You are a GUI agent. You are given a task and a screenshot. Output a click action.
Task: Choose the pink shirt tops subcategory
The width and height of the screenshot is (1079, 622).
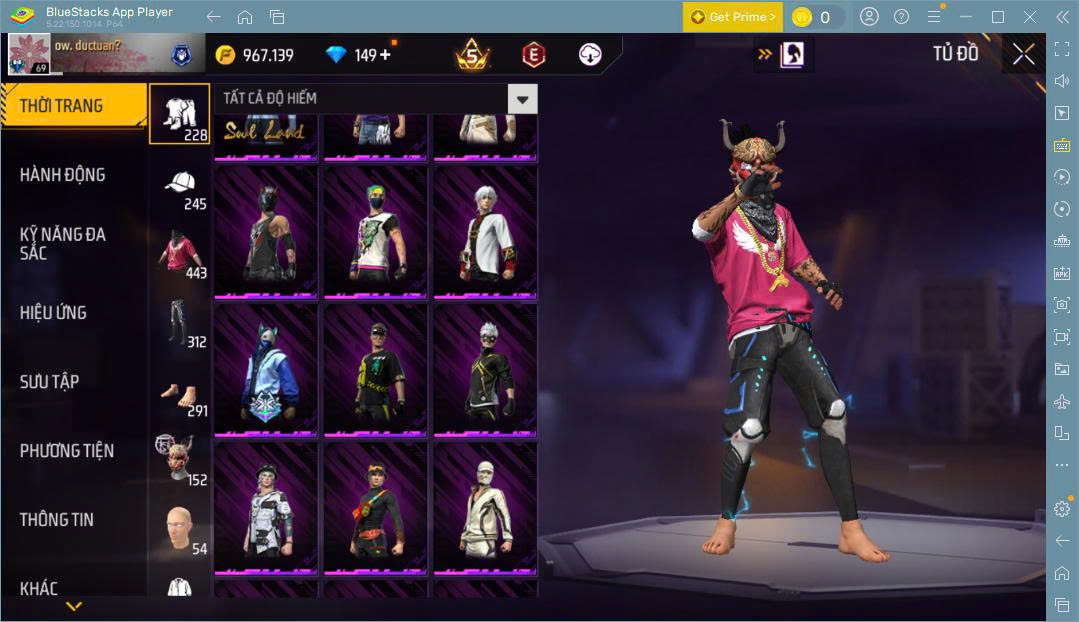click(180, 258)
